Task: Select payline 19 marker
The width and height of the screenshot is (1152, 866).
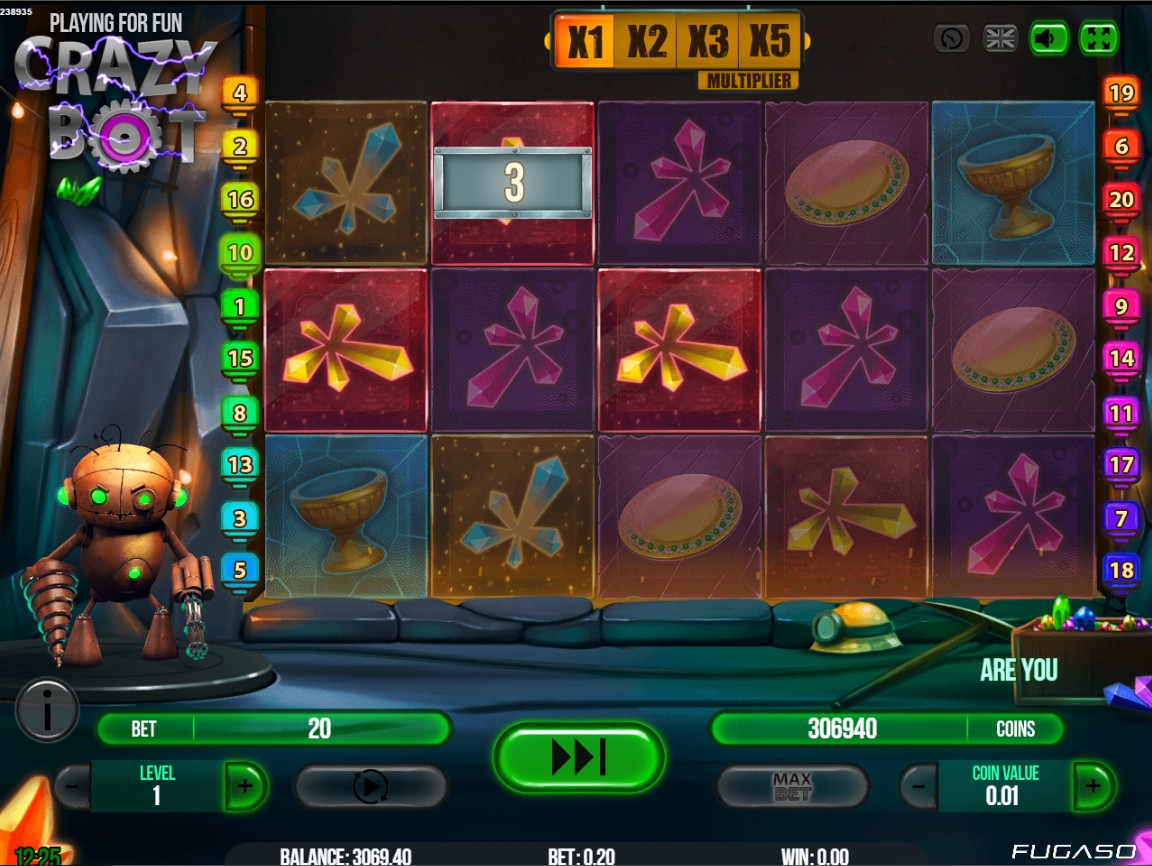Action: pos(1121,93)
